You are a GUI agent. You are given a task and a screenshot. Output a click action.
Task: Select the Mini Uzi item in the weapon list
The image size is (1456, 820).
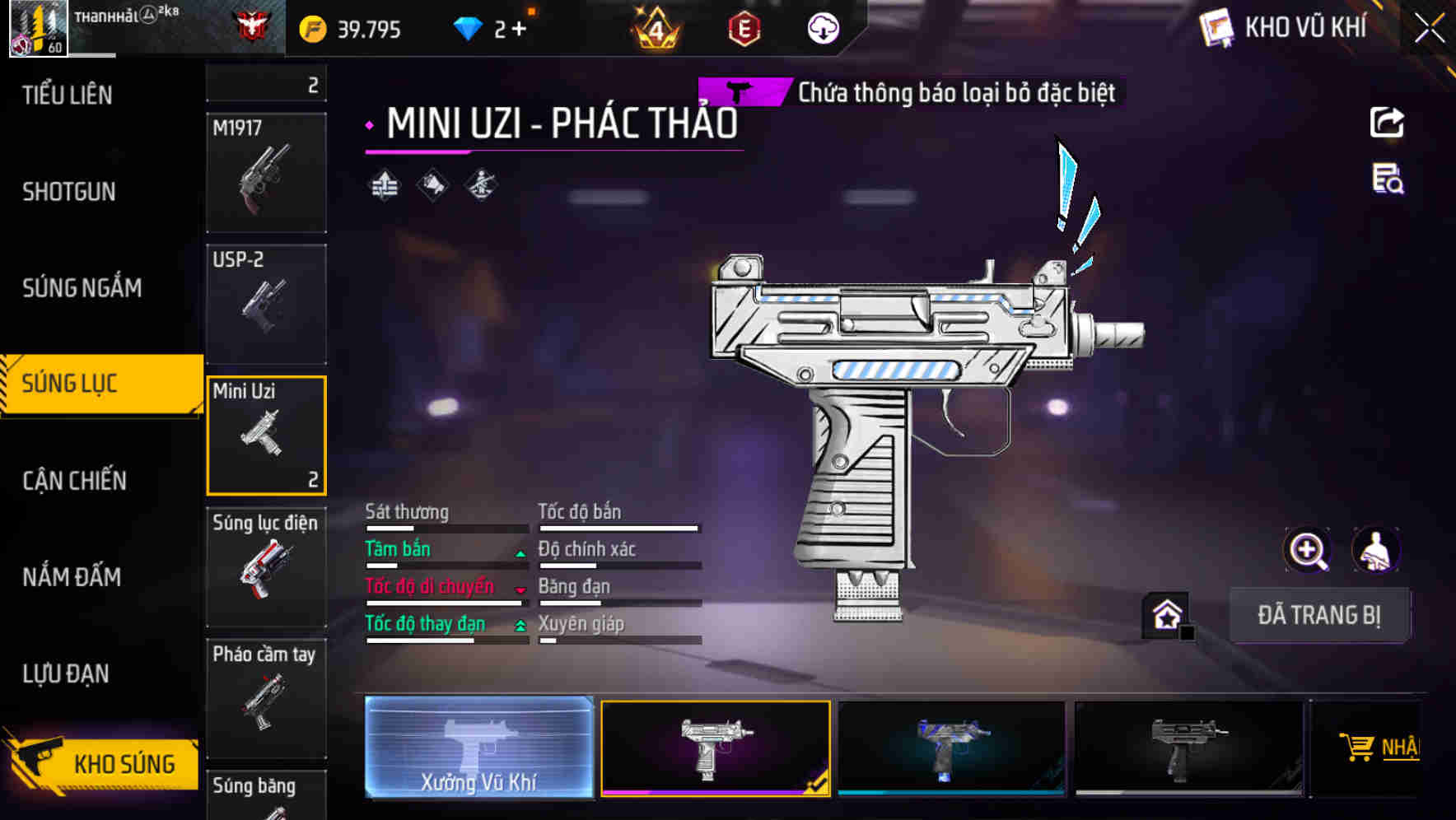266,435
